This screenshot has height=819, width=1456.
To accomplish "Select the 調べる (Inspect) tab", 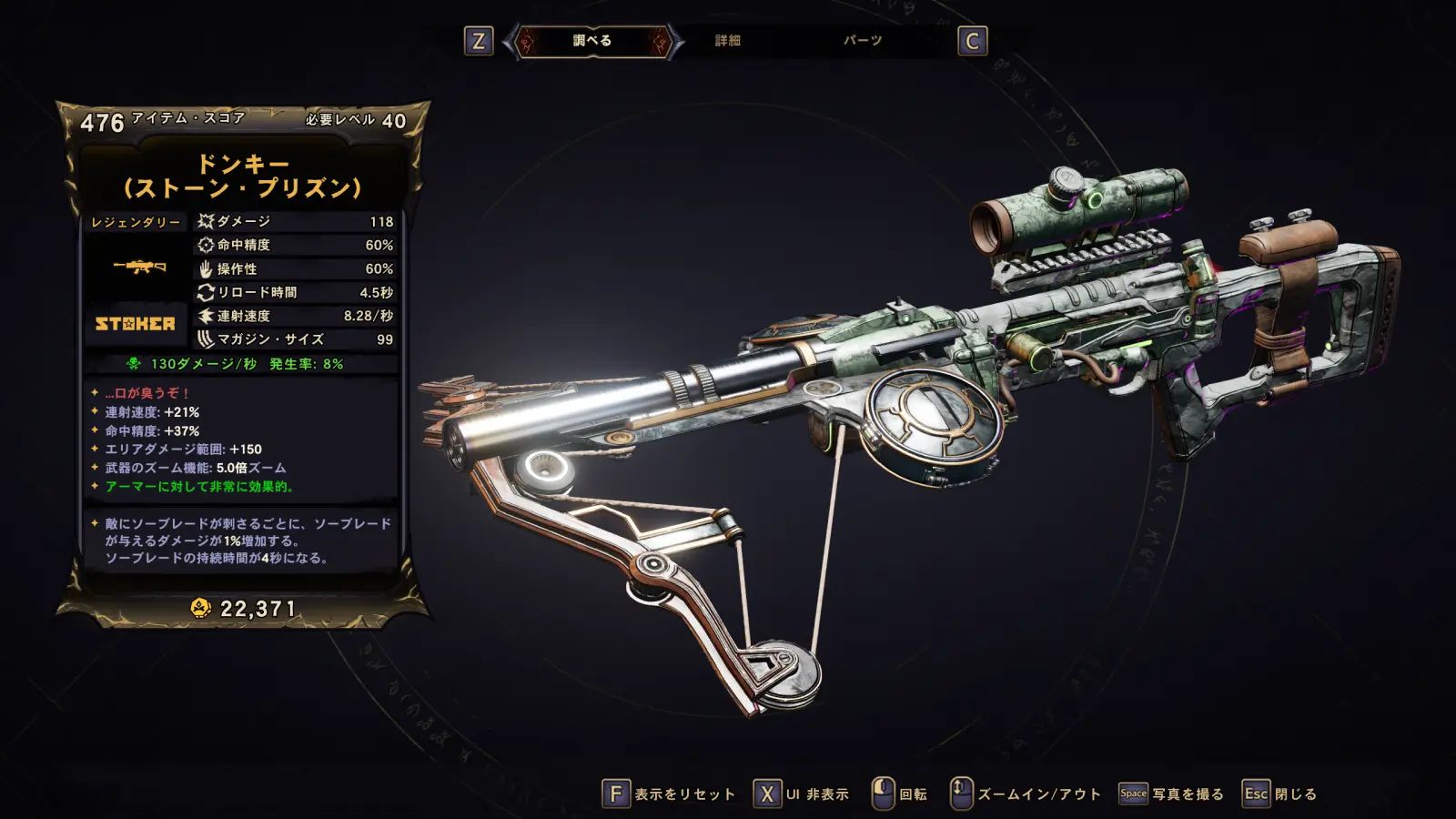I will tap(592, 41).
